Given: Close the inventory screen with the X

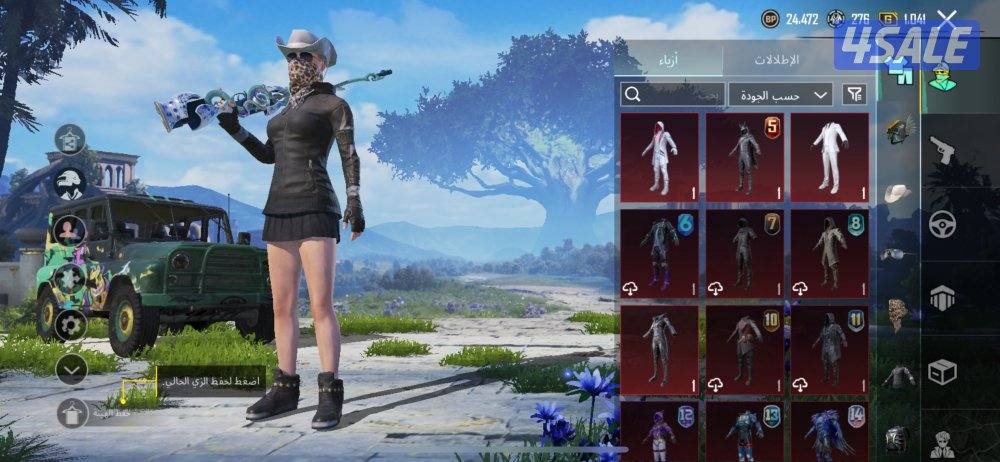Looking at the screenshot, I should [x=947, y=18].
